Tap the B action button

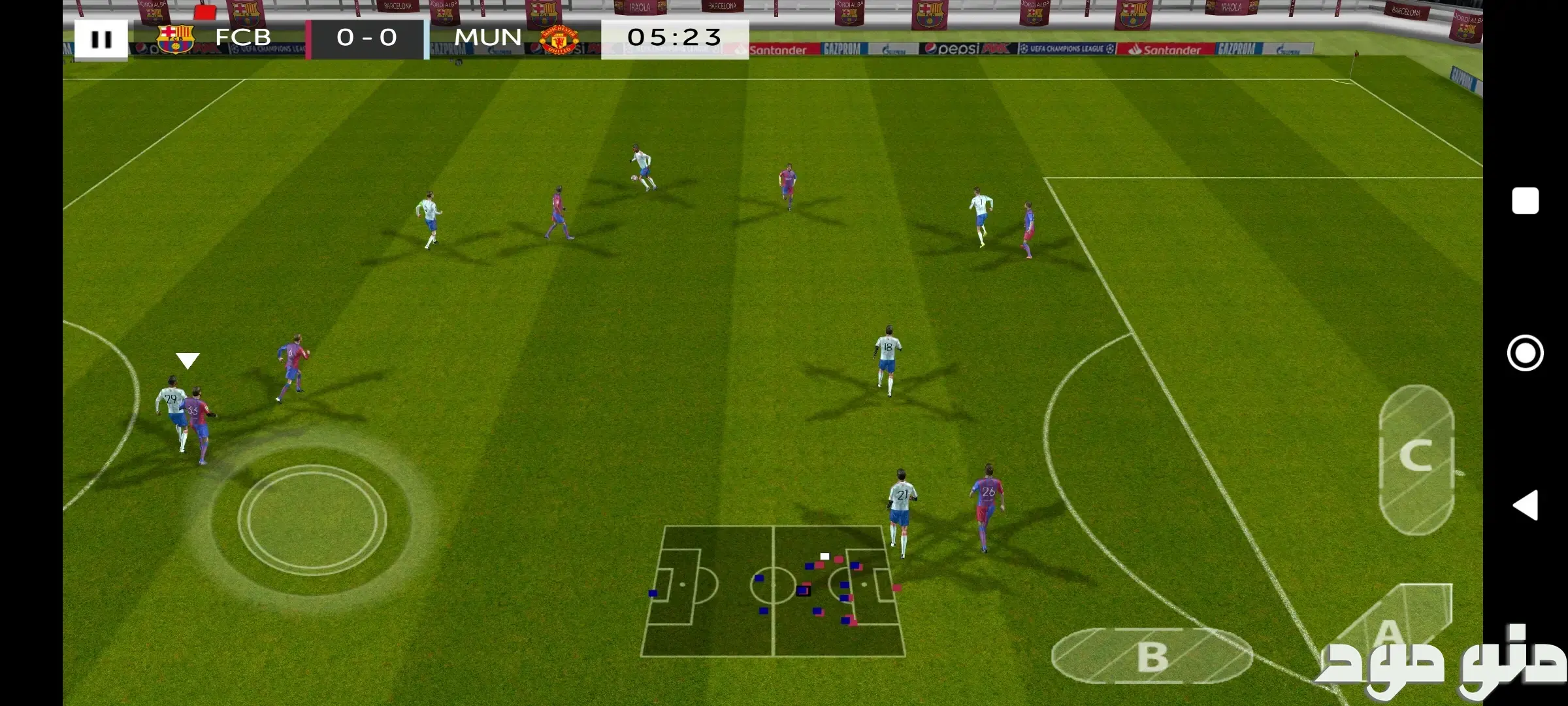(1151, 656)
